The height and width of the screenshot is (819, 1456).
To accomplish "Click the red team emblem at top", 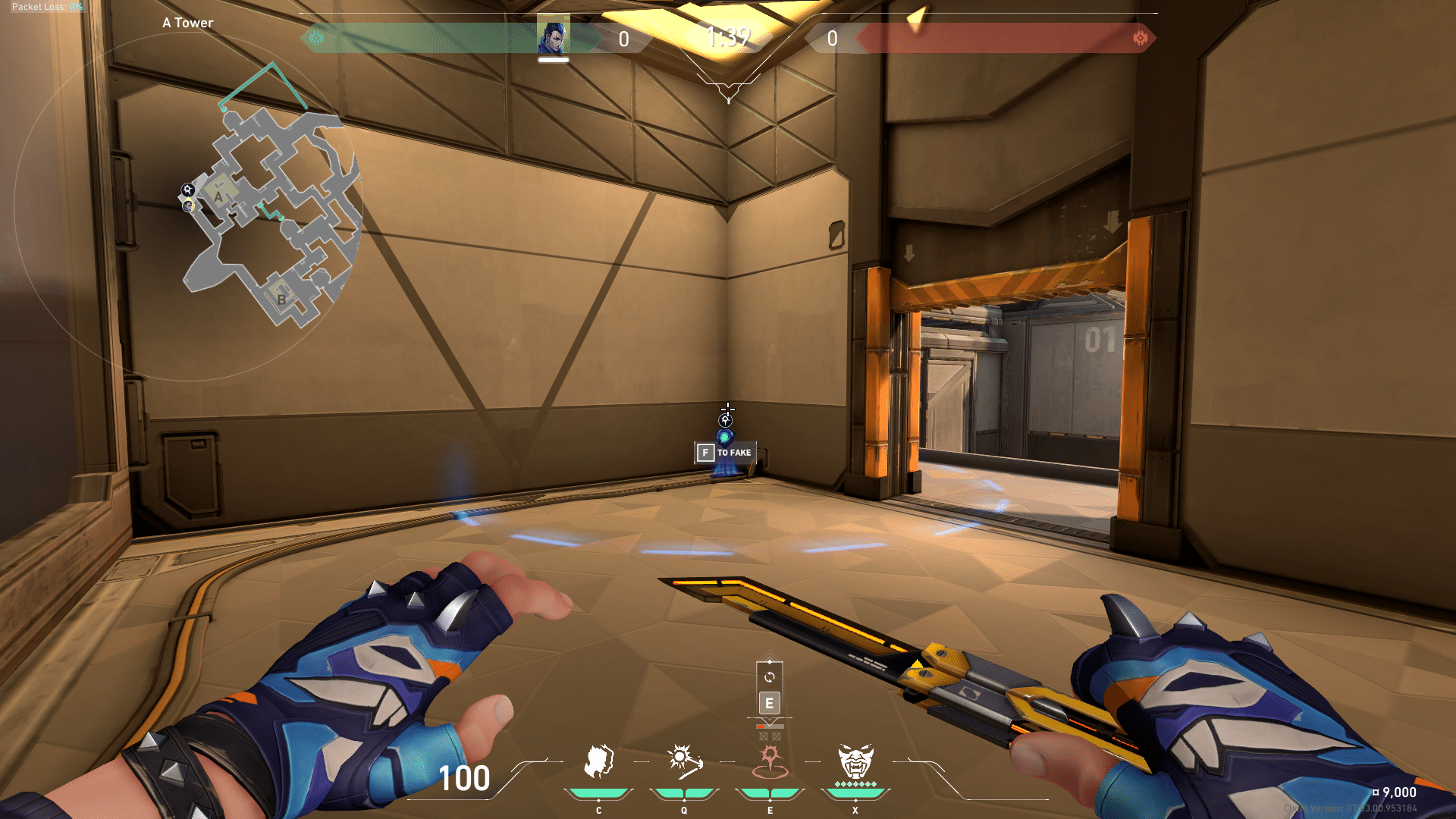I will tap(1140, 38).
